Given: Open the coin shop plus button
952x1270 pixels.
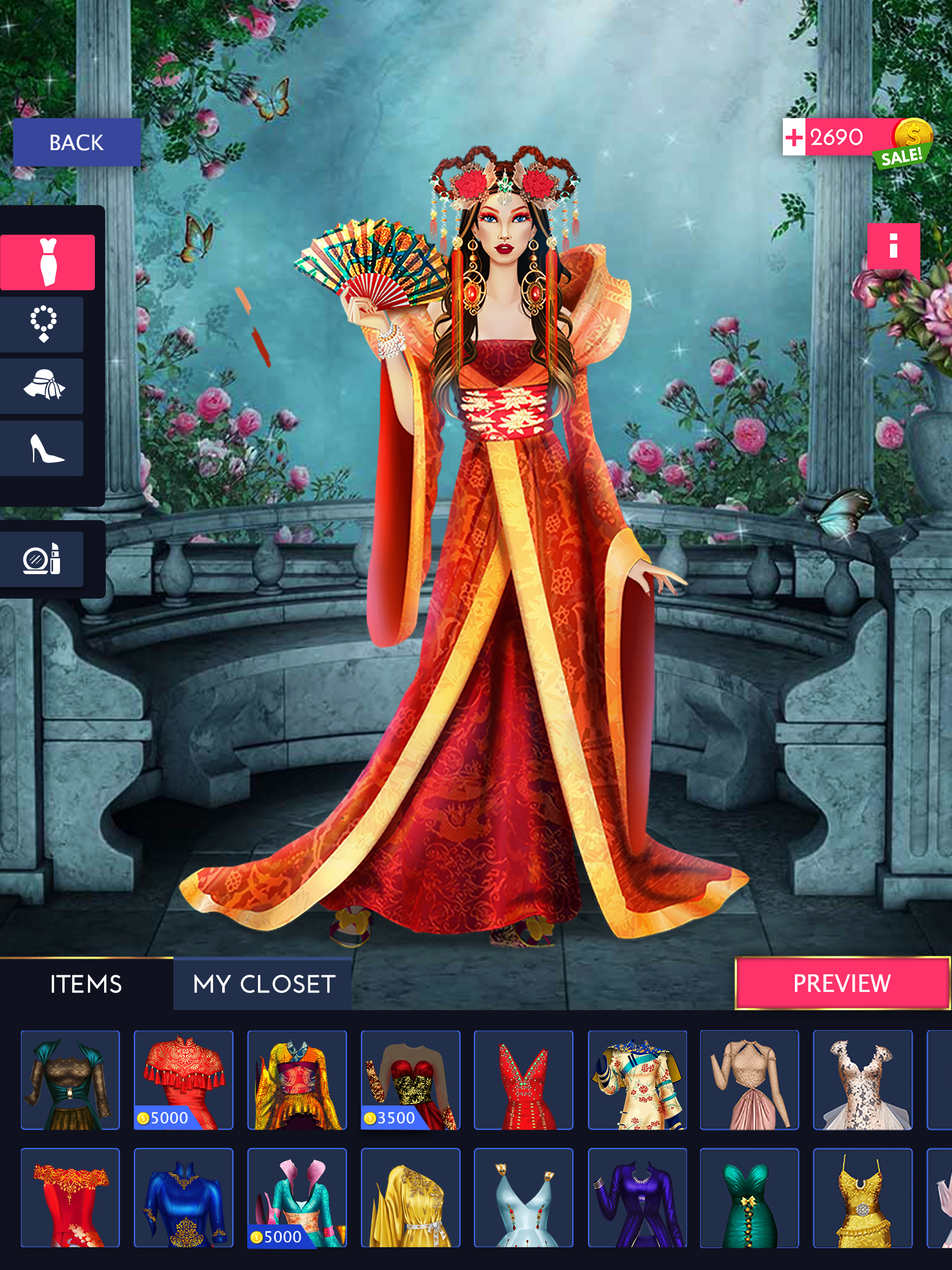Looking at the screenshot, I should pos(794,138).
